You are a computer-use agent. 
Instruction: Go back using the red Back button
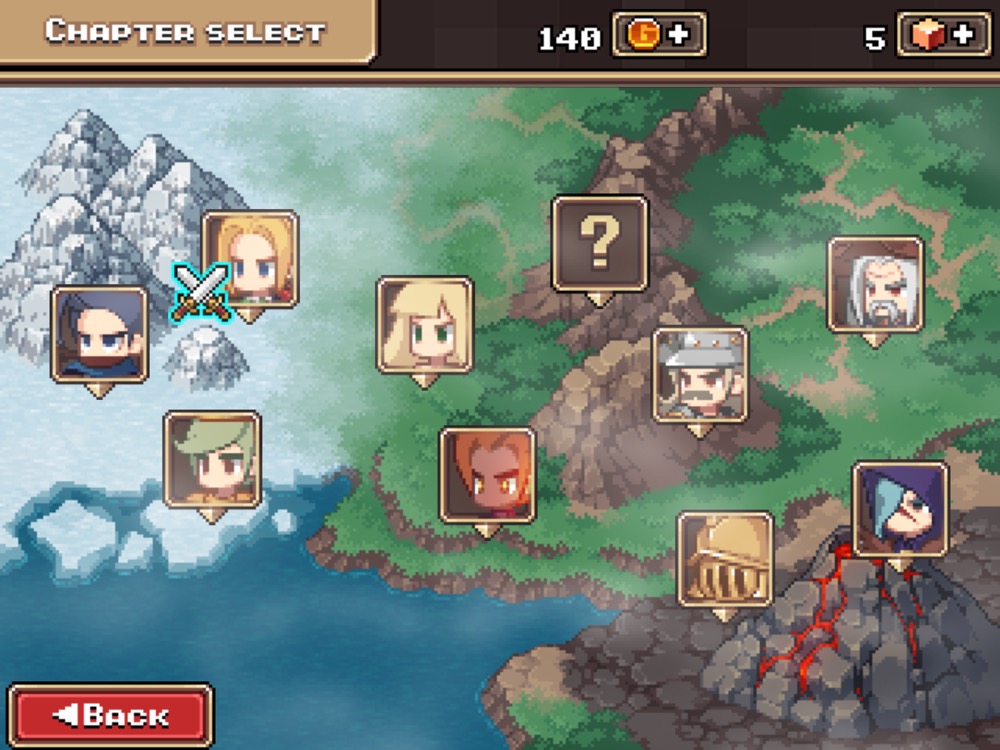(110, 715)
